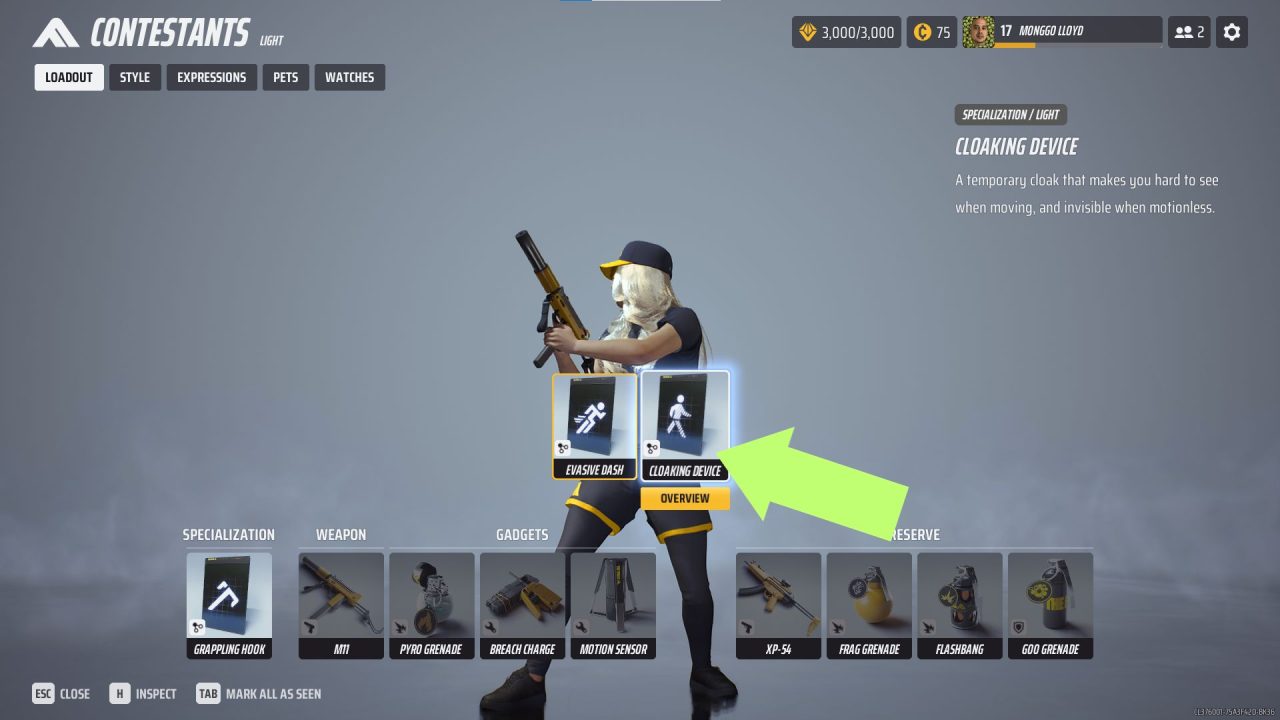Open the settings gear
Screen dimensions: 1280x720
(1231, 31)
